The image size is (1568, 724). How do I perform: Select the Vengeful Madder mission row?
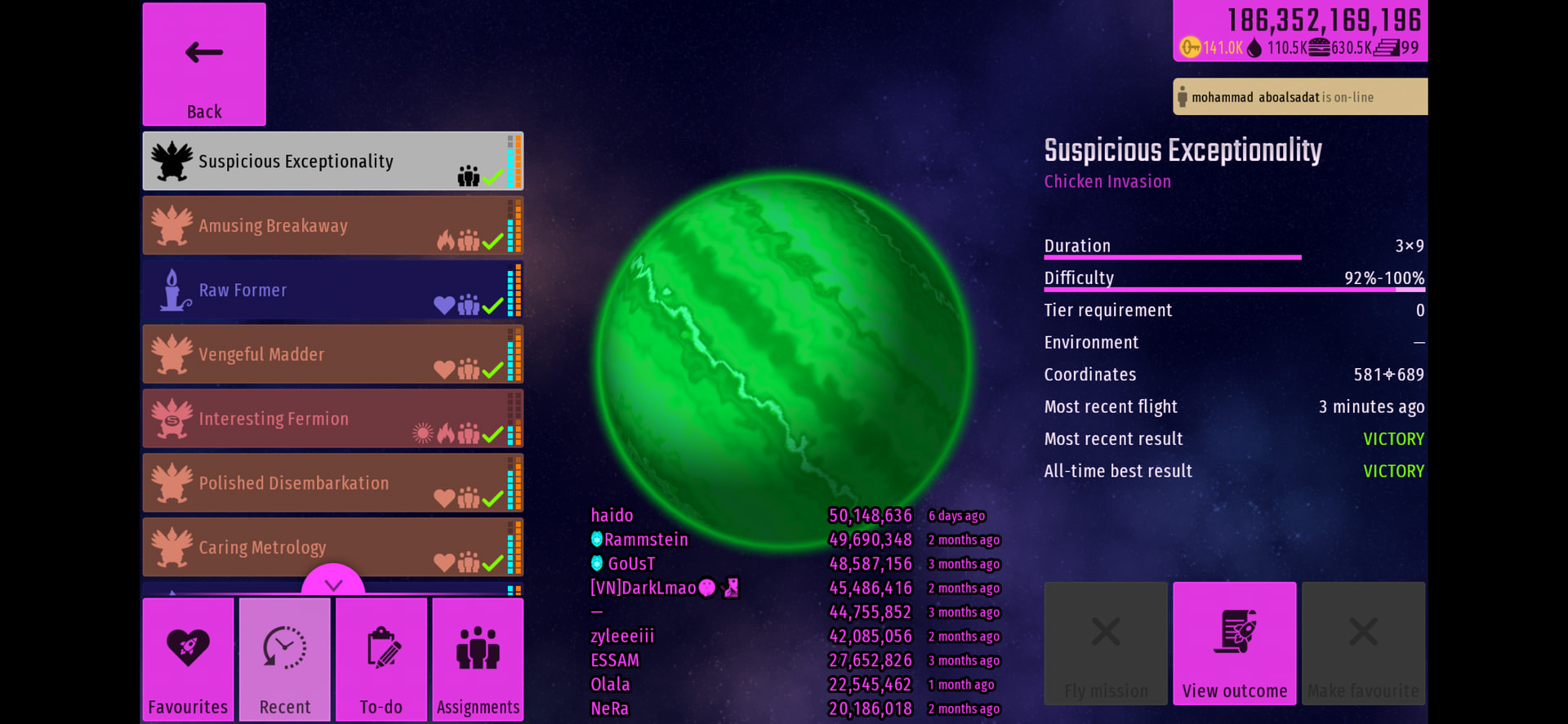tap(332, 355)
